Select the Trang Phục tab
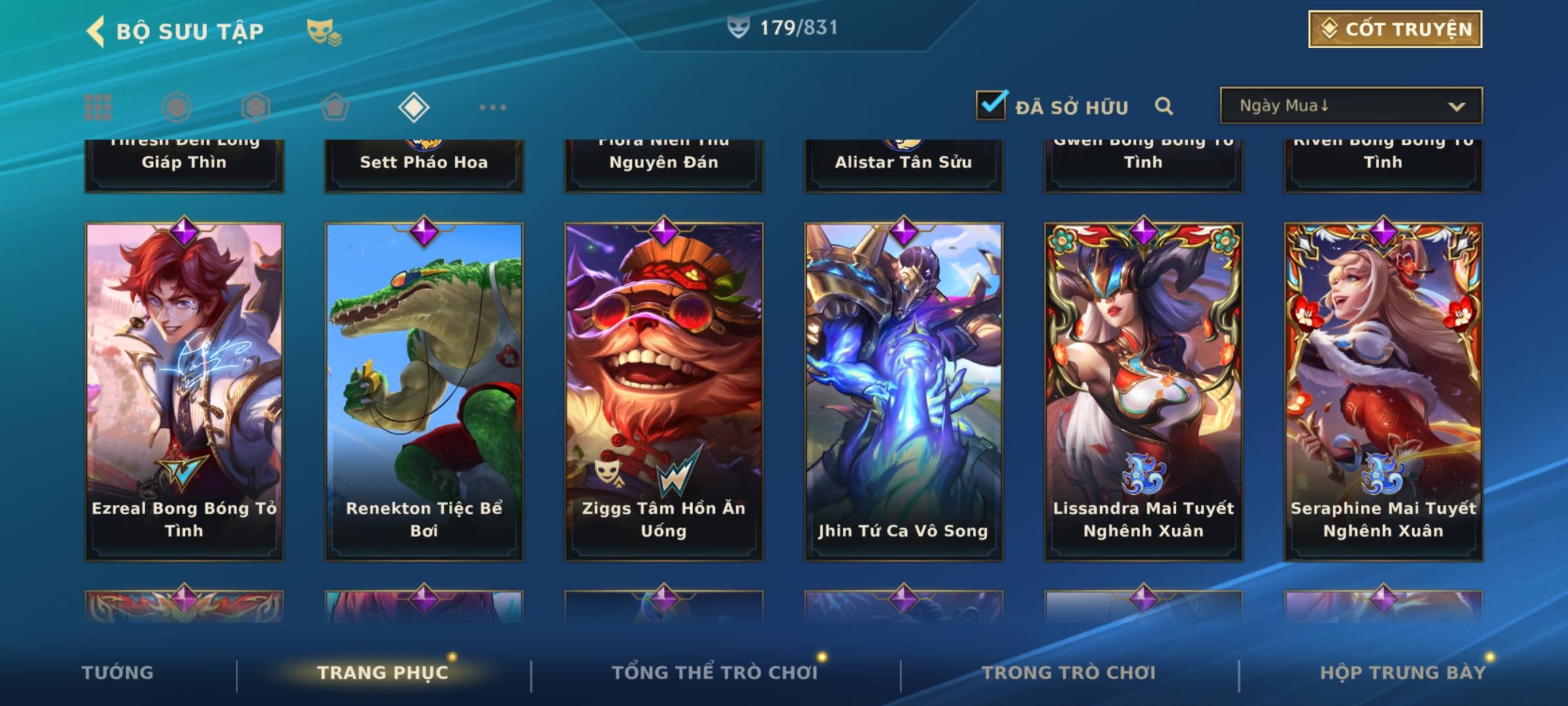This screenshot has width=1568, height=706. [x=383, y=673]
